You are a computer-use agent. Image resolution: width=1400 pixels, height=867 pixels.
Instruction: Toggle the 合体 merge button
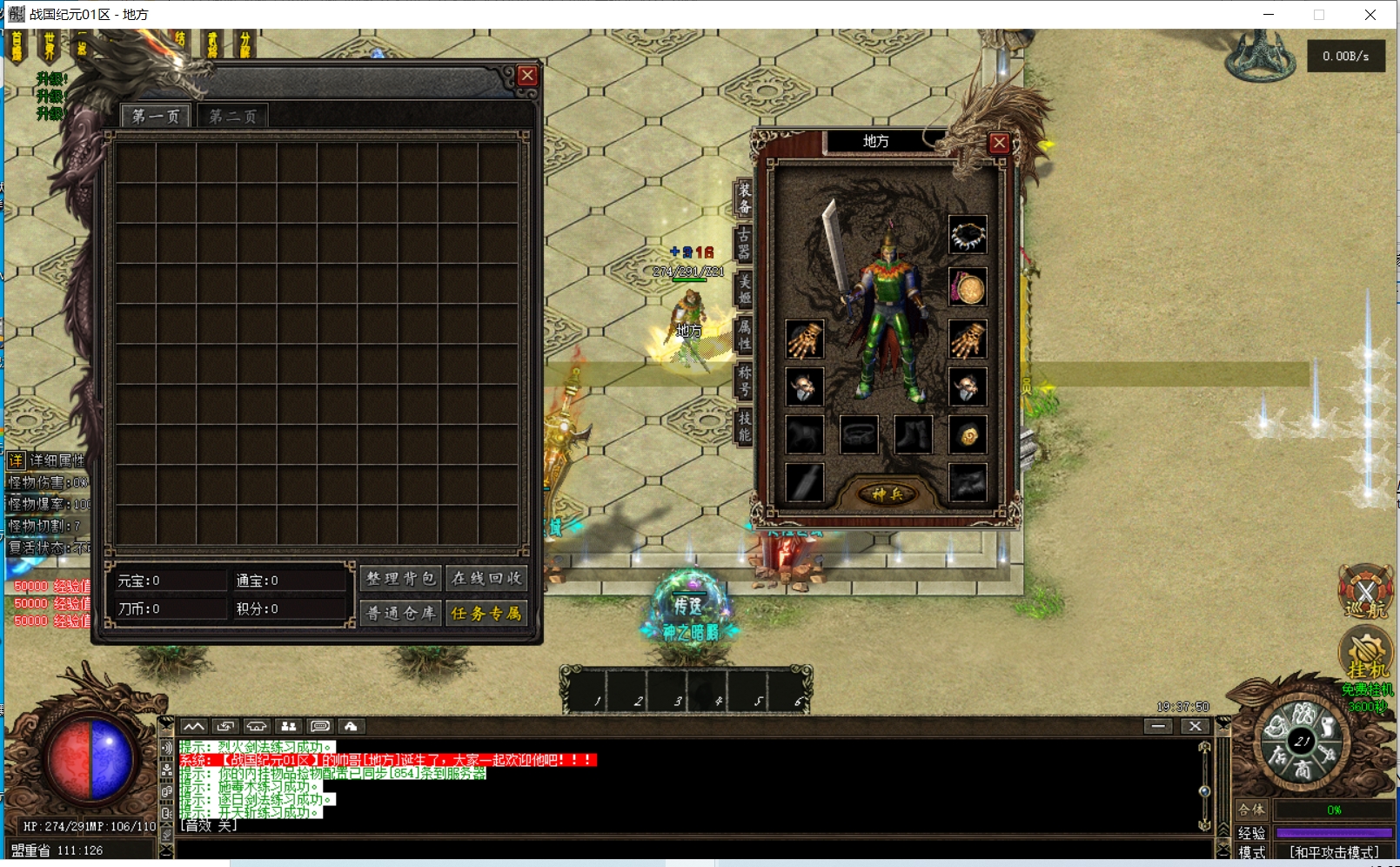(1251, 810)
